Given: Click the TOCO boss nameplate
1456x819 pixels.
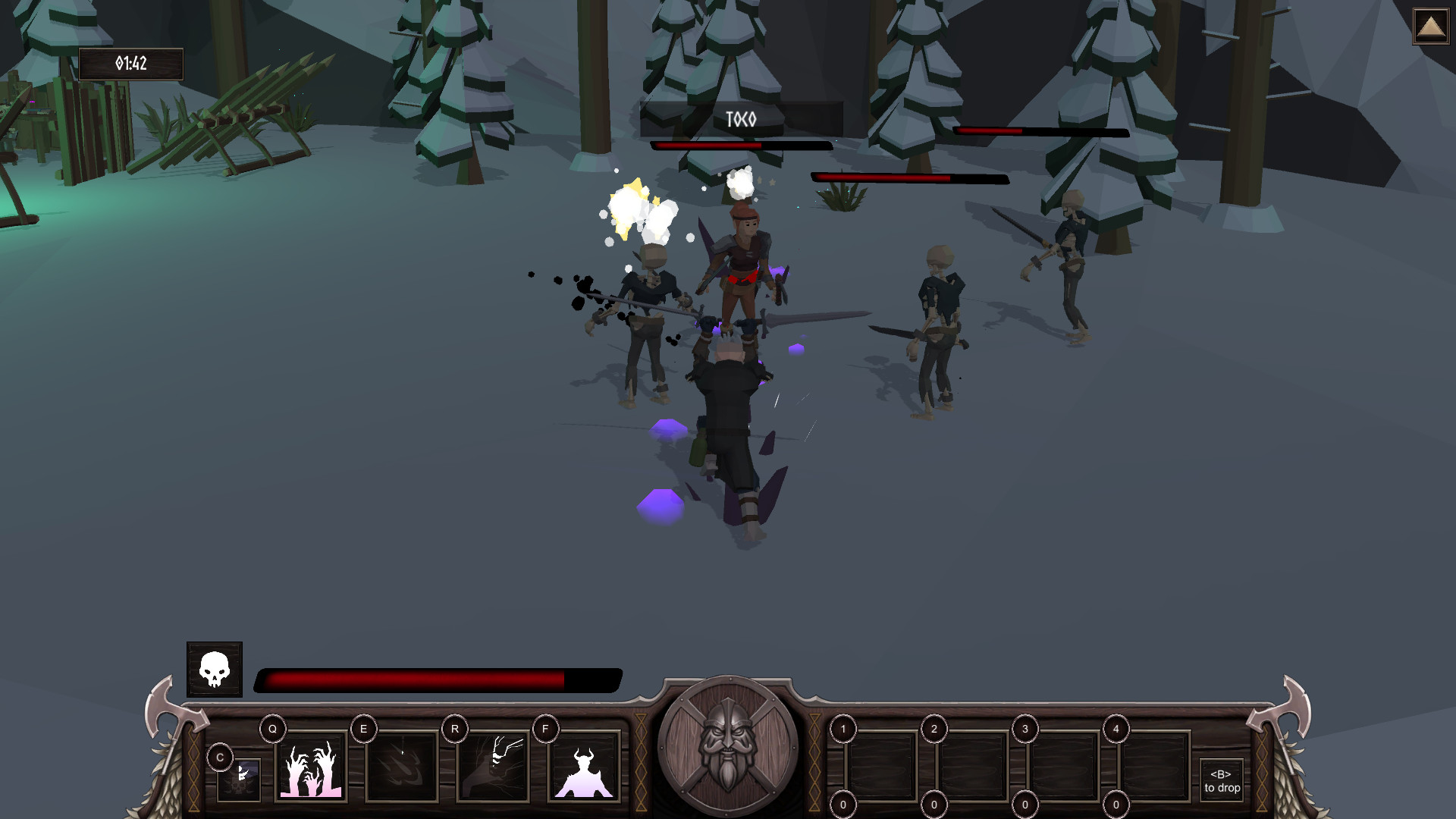Looking at the screenshot, I should click(742, 118).
